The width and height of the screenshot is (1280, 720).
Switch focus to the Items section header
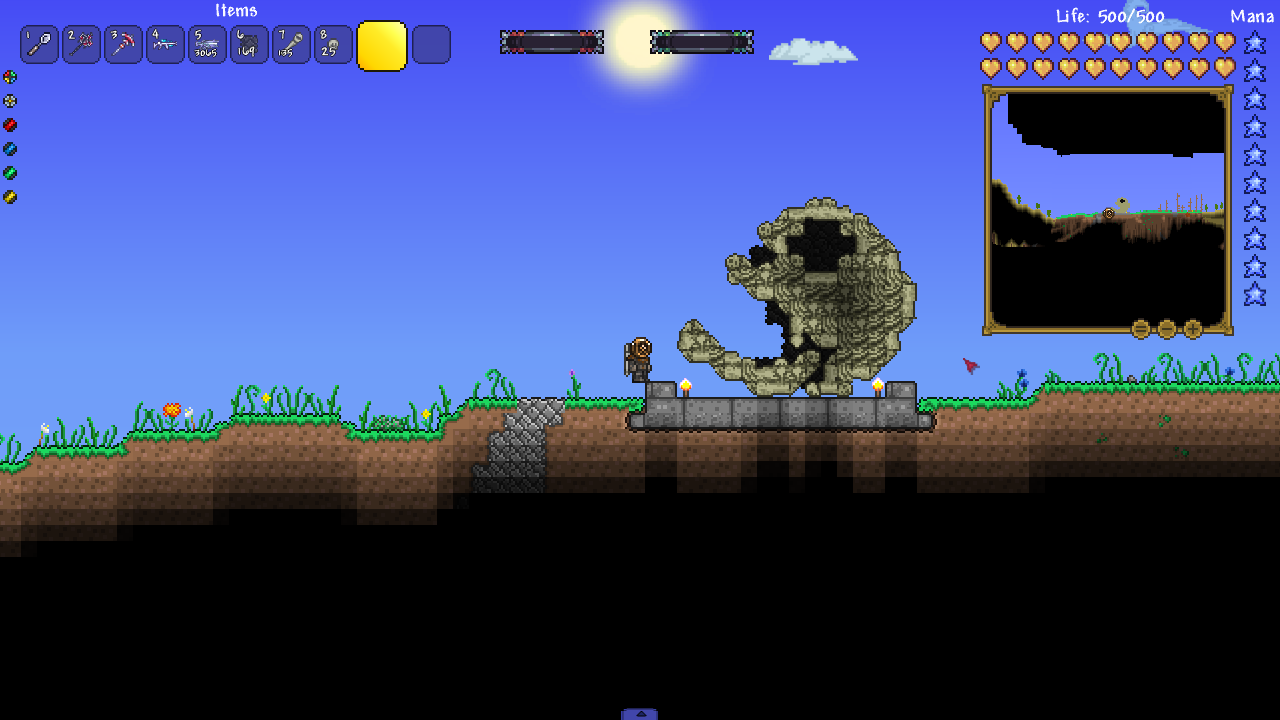pyautogui.click(x=235, y=10)
